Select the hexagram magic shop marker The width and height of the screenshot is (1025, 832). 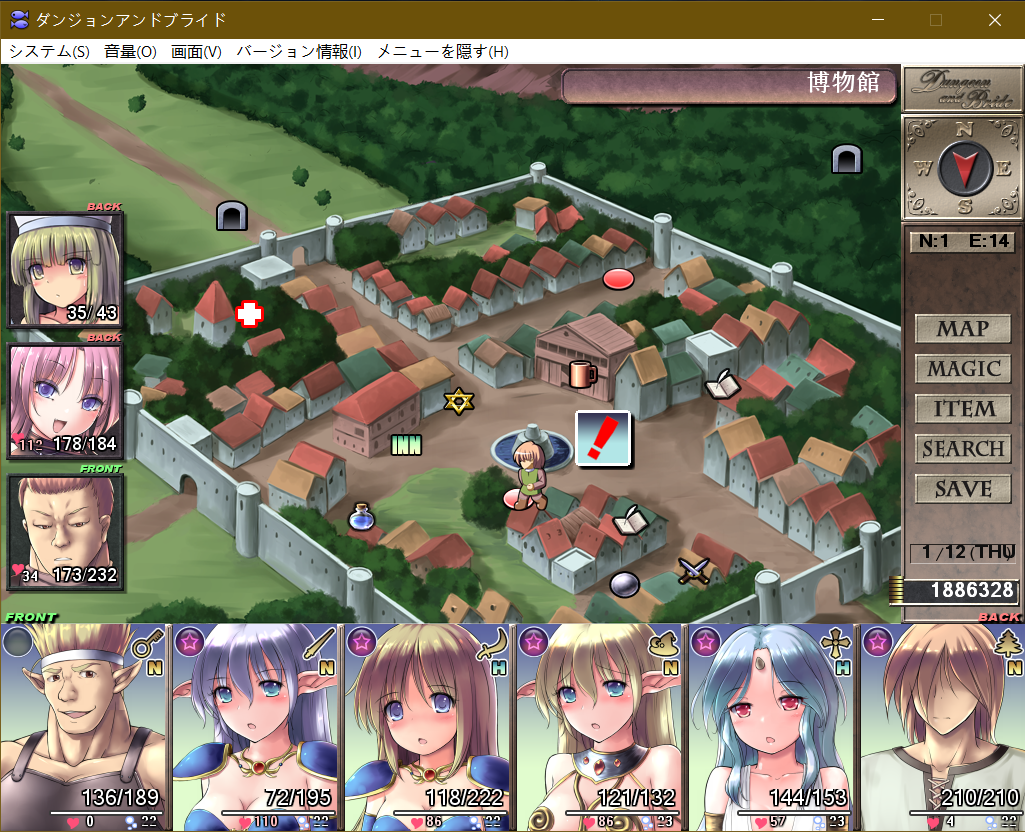coord(458,401)
